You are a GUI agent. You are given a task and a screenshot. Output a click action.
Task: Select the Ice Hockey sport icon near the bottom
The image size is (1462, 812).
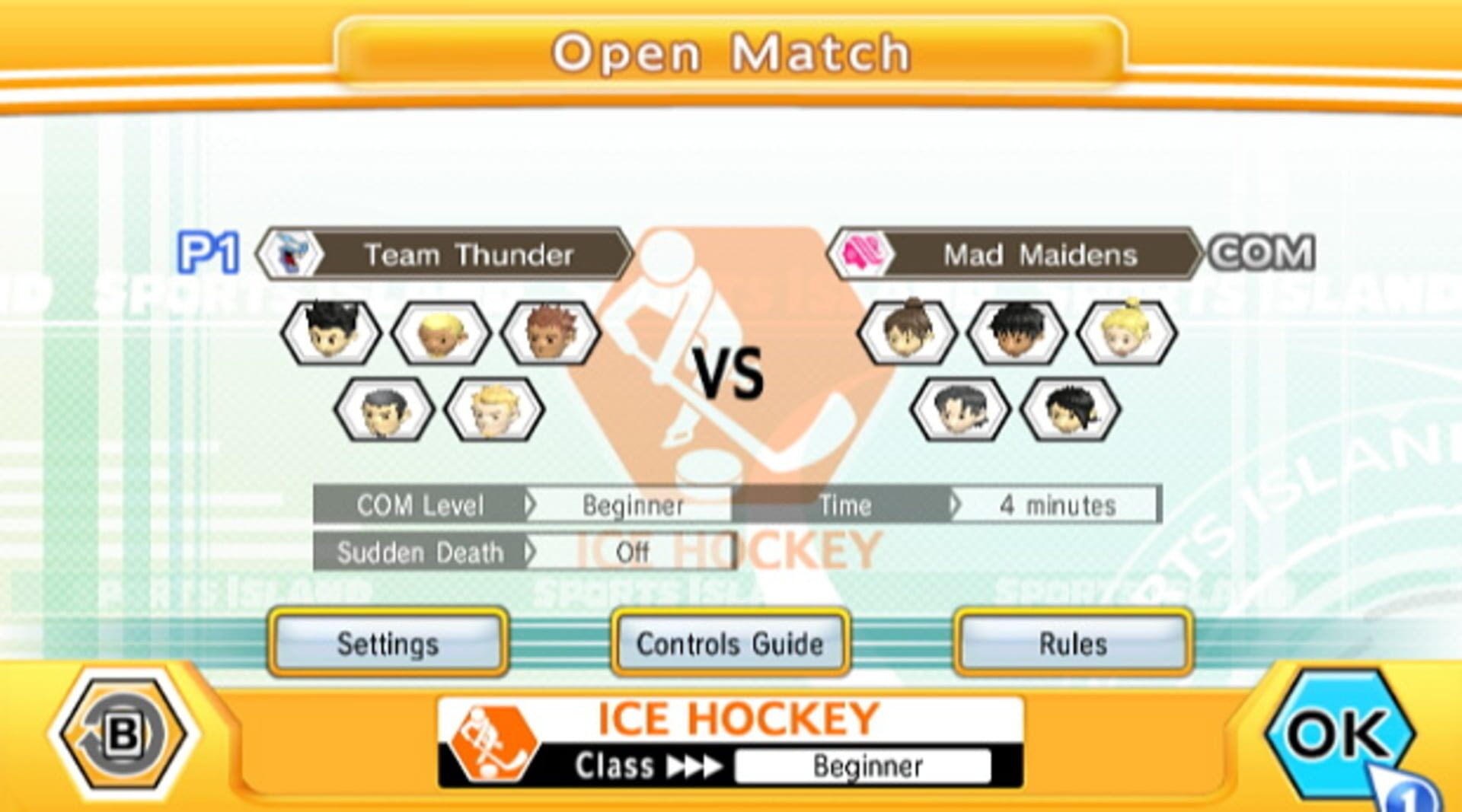(x=492, y=734)
